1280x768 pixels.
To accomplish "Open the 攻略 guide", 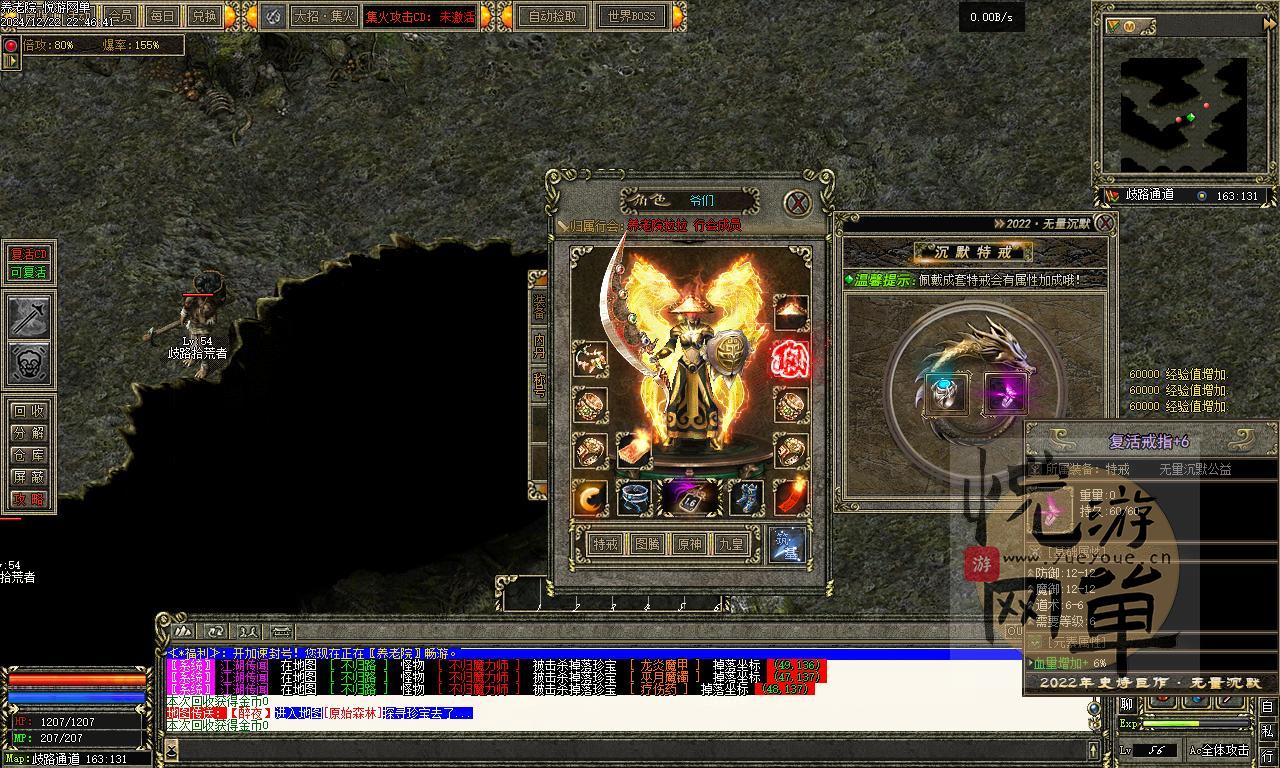I will pyautogui.click(x=28, y=499).
